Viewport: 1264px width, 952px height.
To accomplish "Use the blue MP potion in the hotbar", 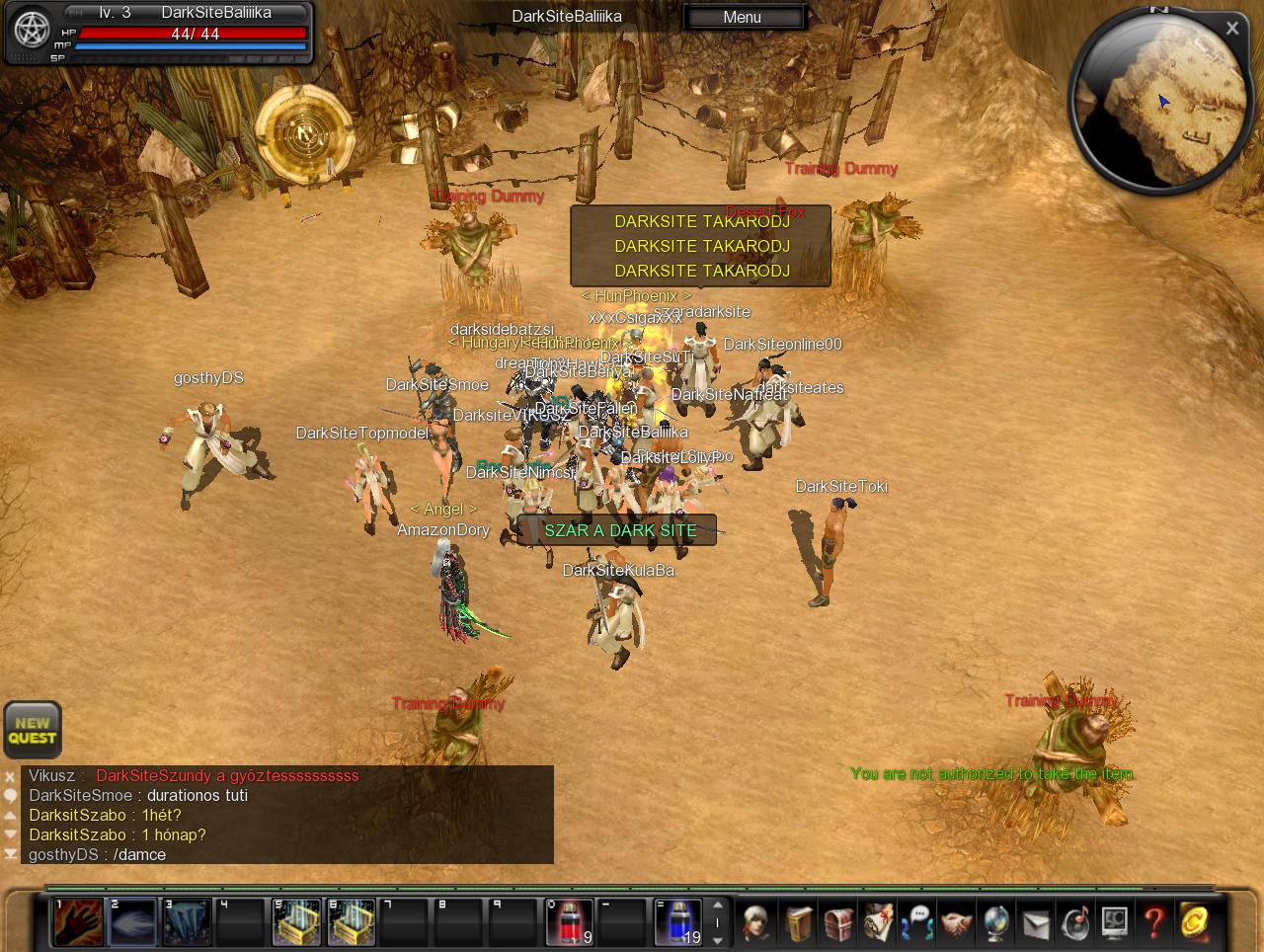I will click(678, 922).
